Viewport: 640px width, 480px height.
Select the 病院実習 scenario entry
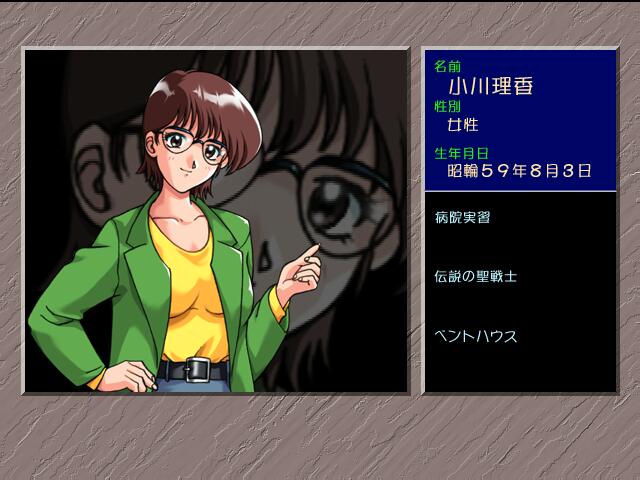[x=463, y=217]
